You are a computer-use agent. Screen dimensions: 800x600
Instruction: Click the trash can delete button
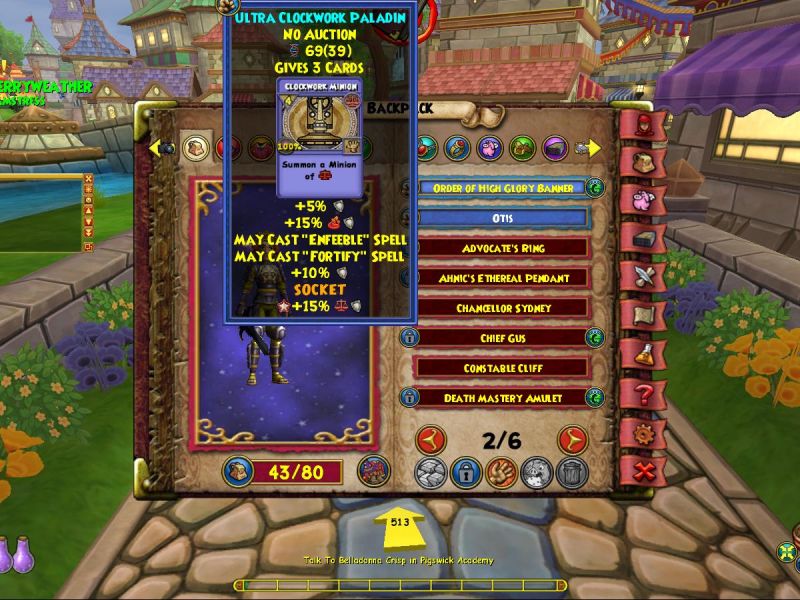point(572,472)
